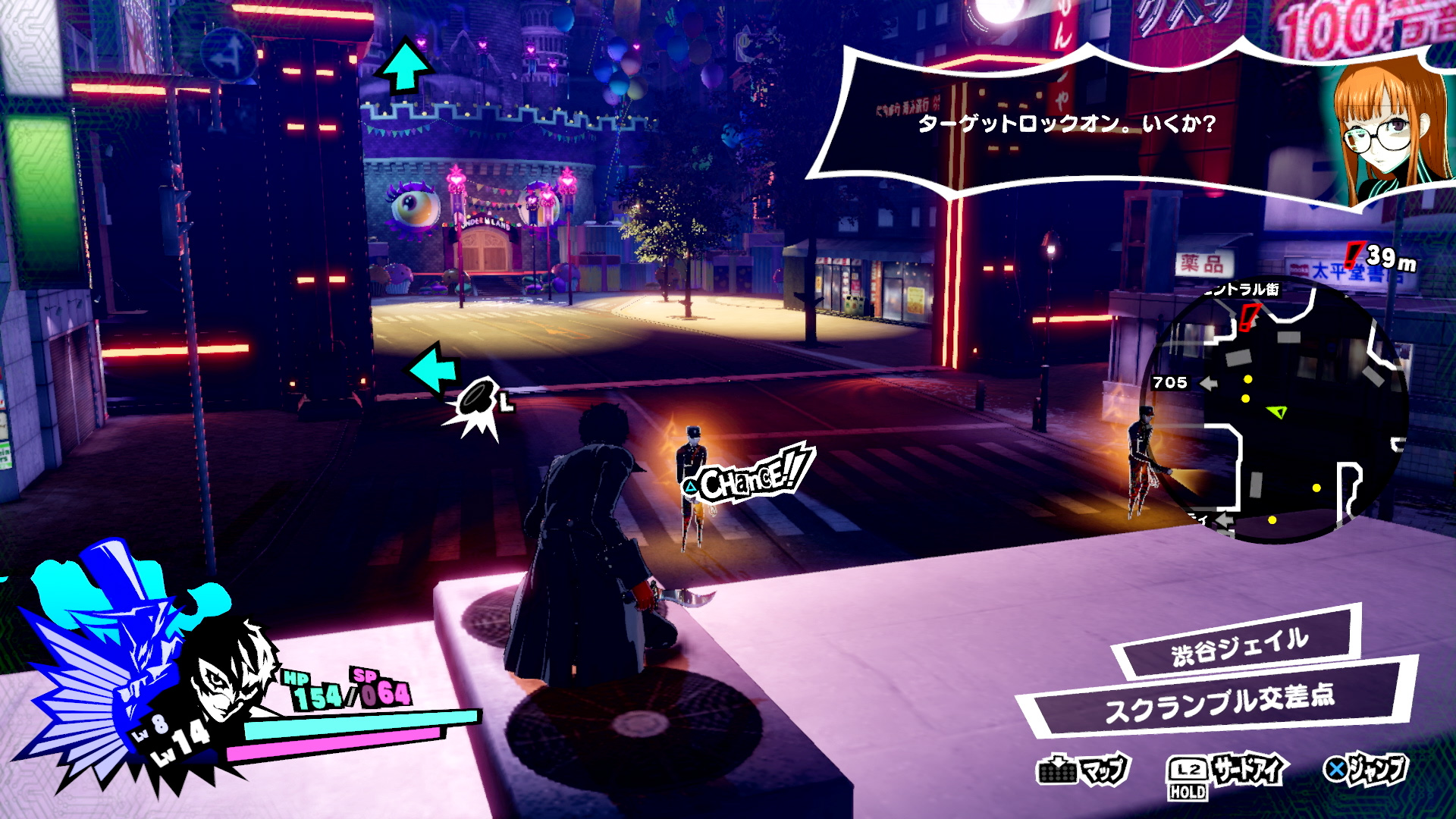This screenshot has width=1456, height=819.
Task: Select the red exclamation marker on the minimap
Action: click(x=1248, y=316)
